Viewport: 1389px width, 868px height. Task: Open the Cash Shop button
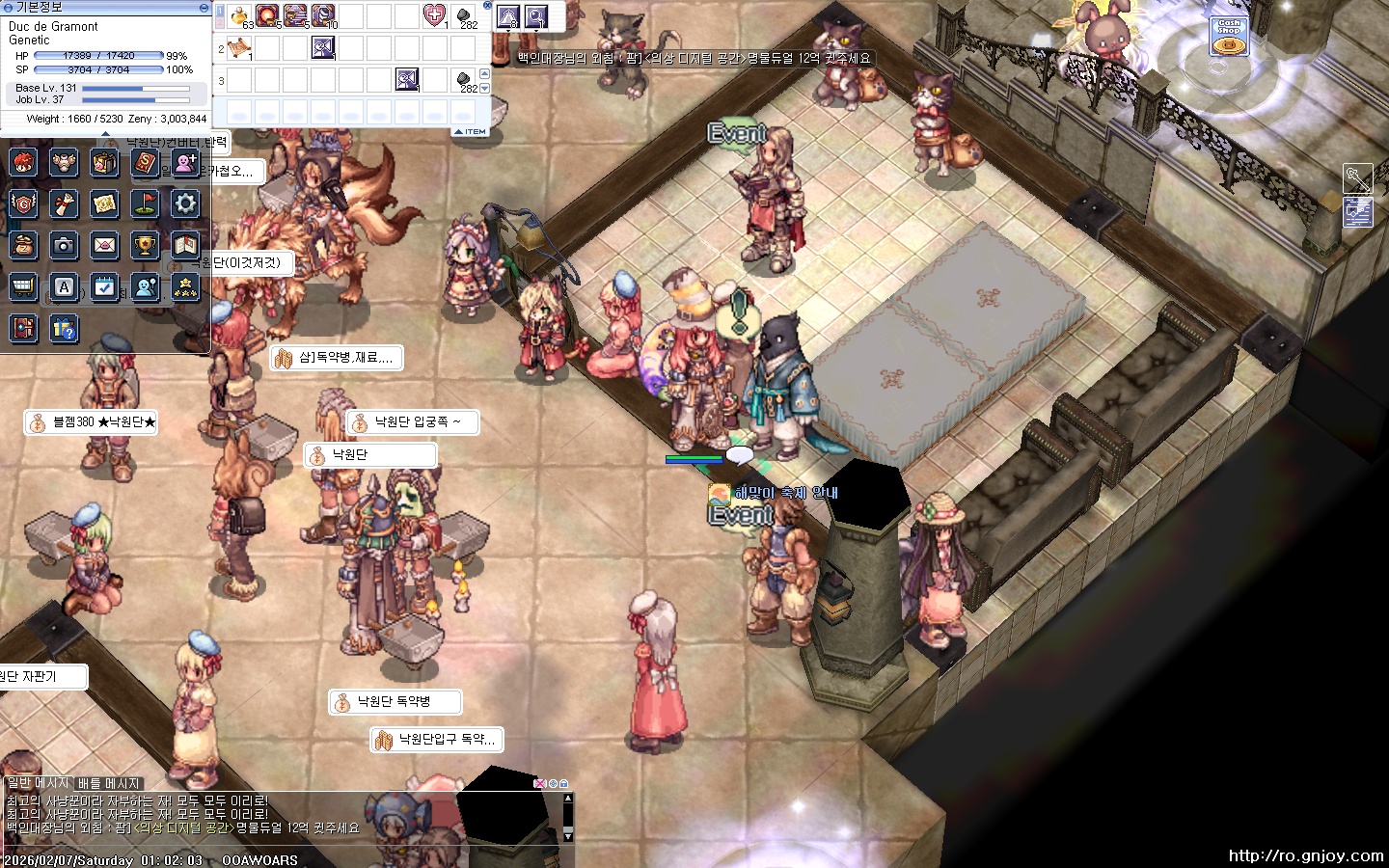click(x=1229, y=36)
